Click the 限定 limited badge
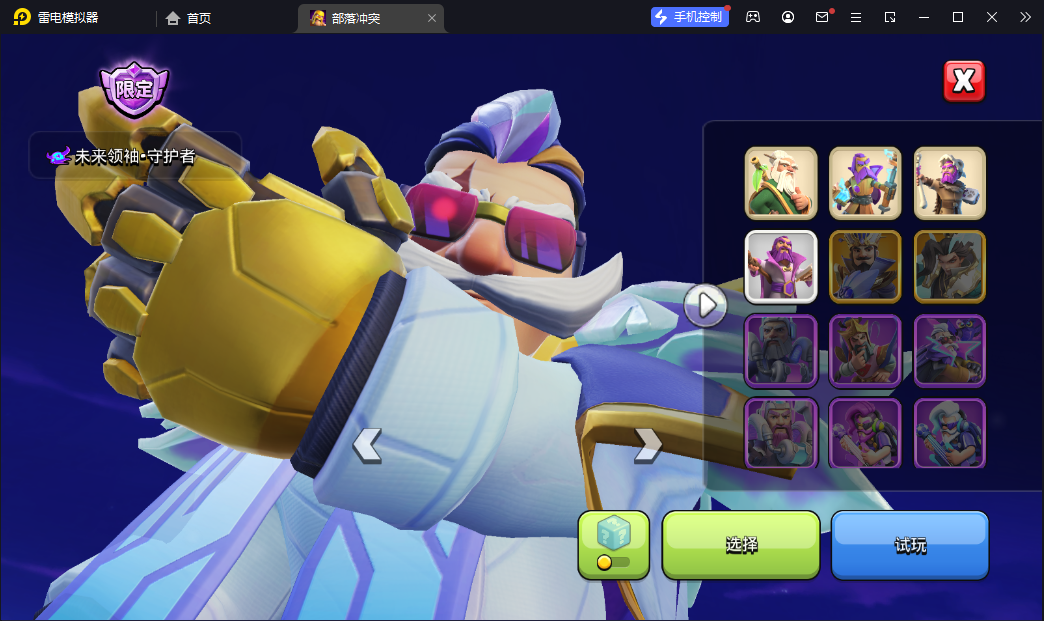Screen dimensions: 1044x621 [134, 89]
